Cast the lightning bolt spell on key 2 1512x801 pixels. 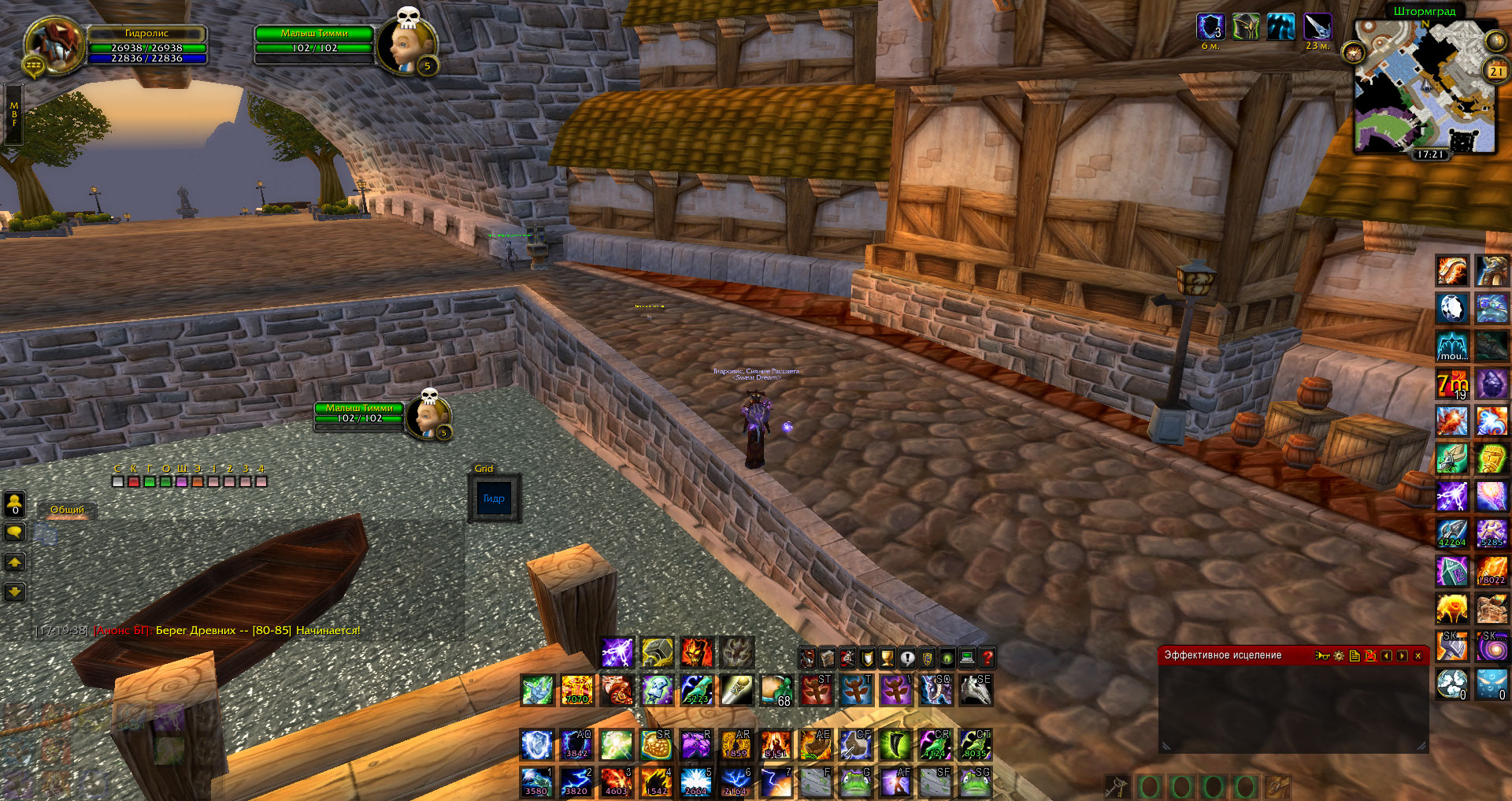click(577, 782)
